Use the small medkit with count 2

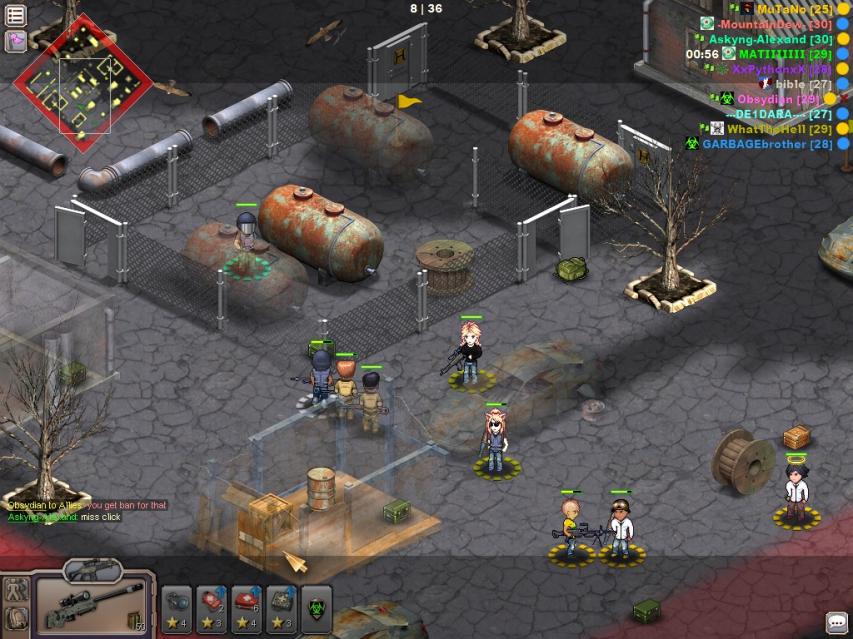[x=212, y=606]
